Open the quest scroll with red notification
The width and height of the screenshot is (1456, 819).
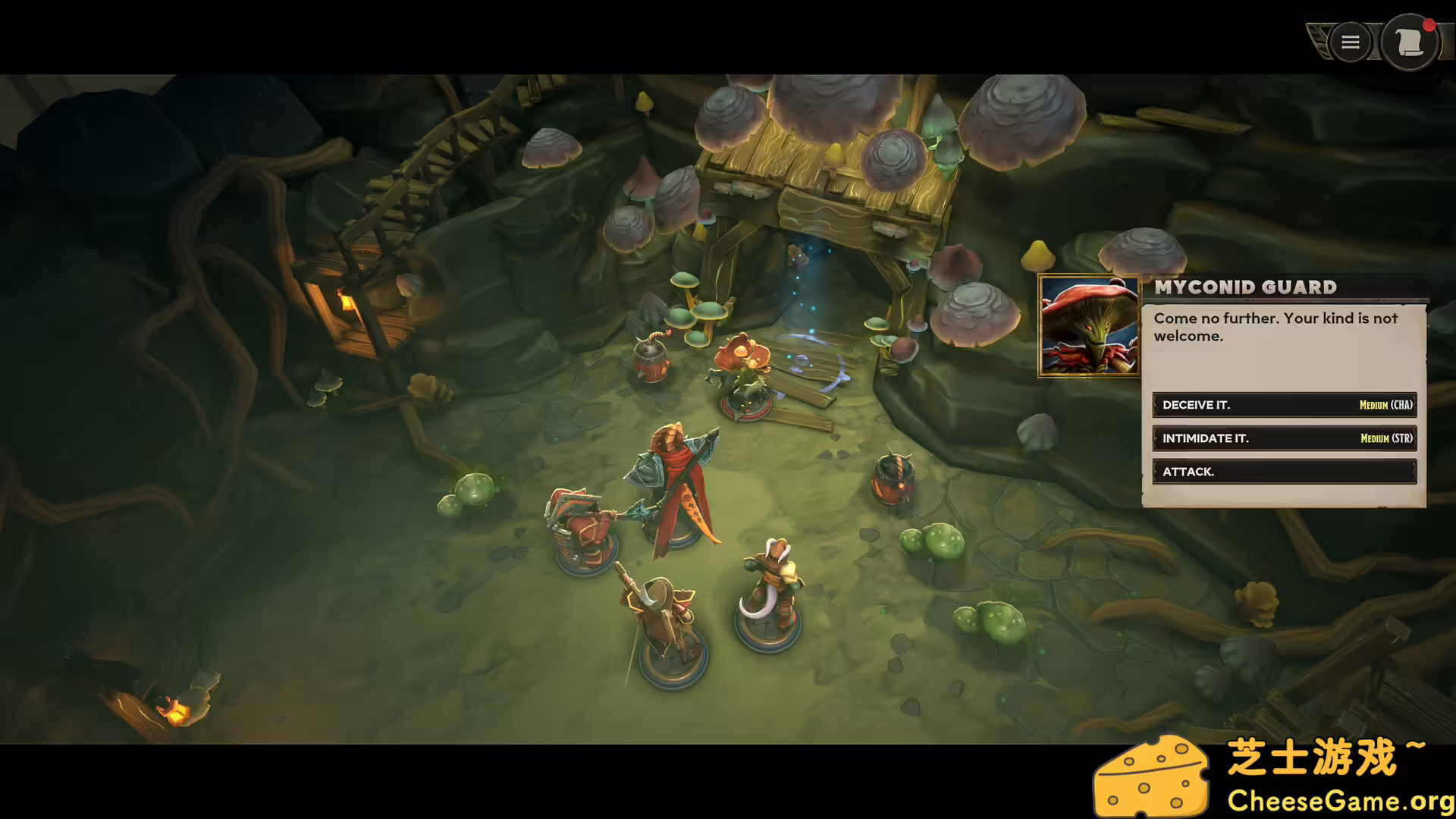(1409, 43)
